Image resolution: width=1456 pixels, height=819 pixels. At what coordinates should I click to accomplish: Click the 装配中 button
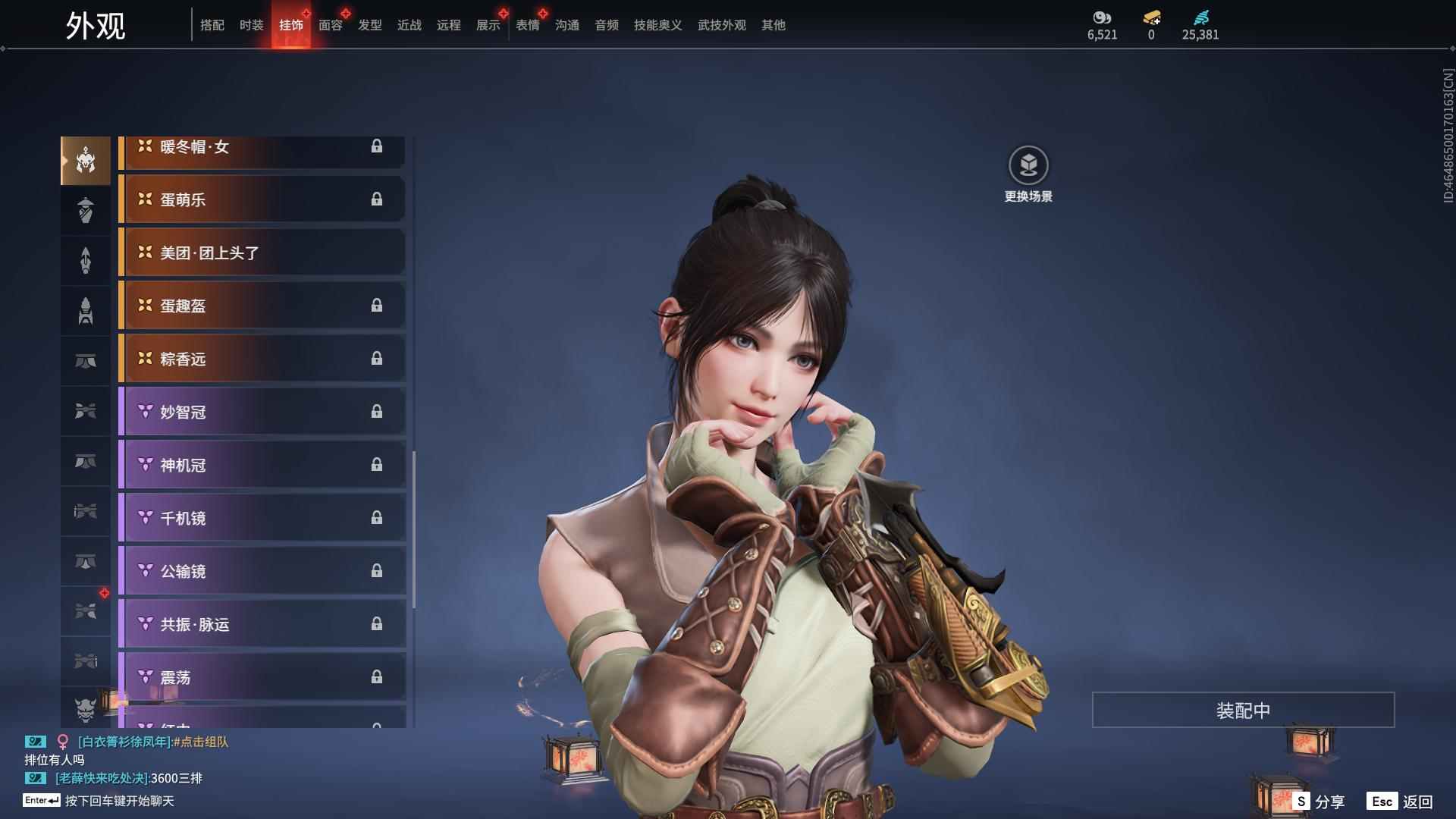pyautogui.click(x=1242, y=710)
